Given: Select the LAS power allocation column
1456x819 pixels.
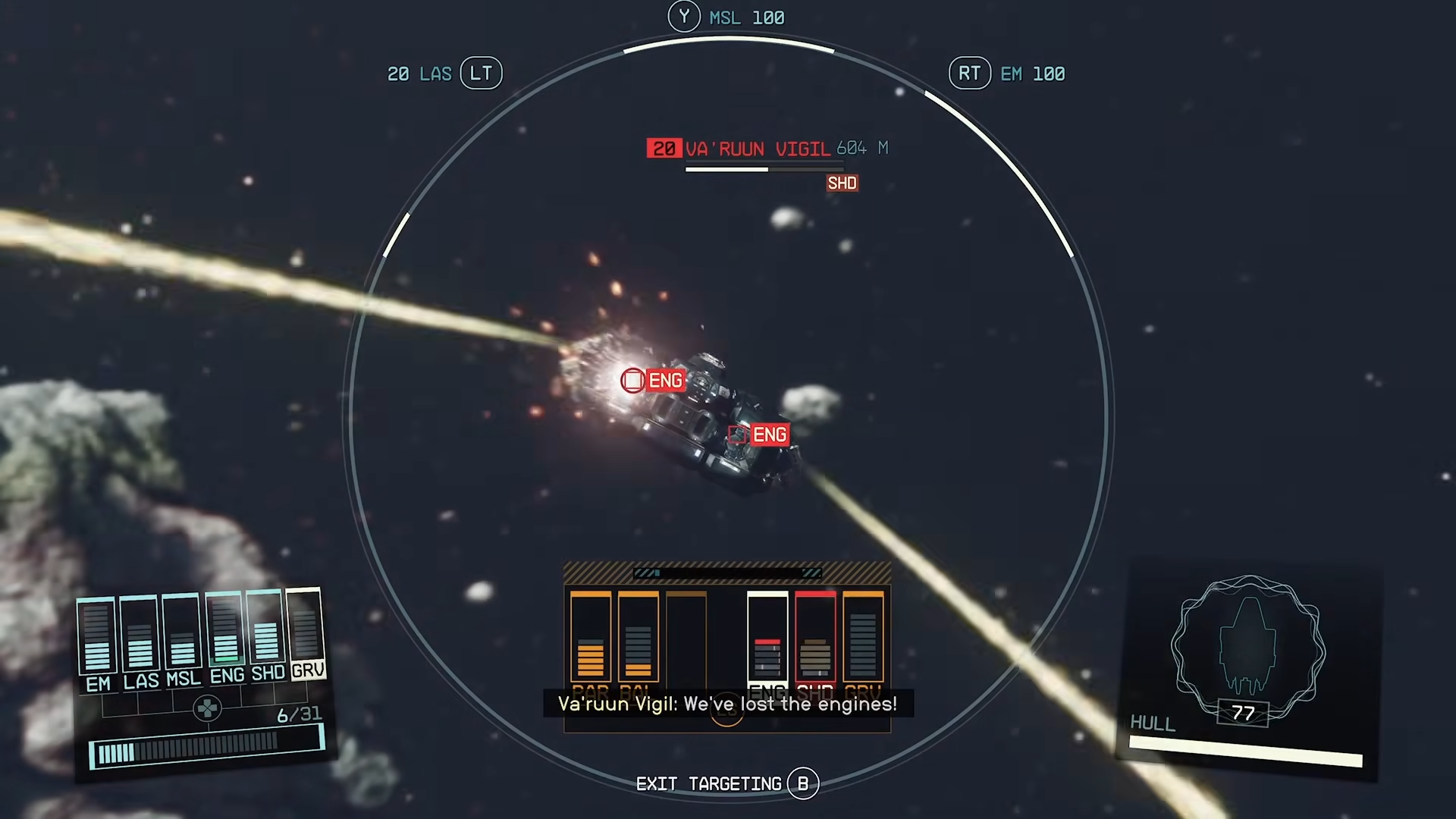Looking at the screenshot, I should (140, 634).
